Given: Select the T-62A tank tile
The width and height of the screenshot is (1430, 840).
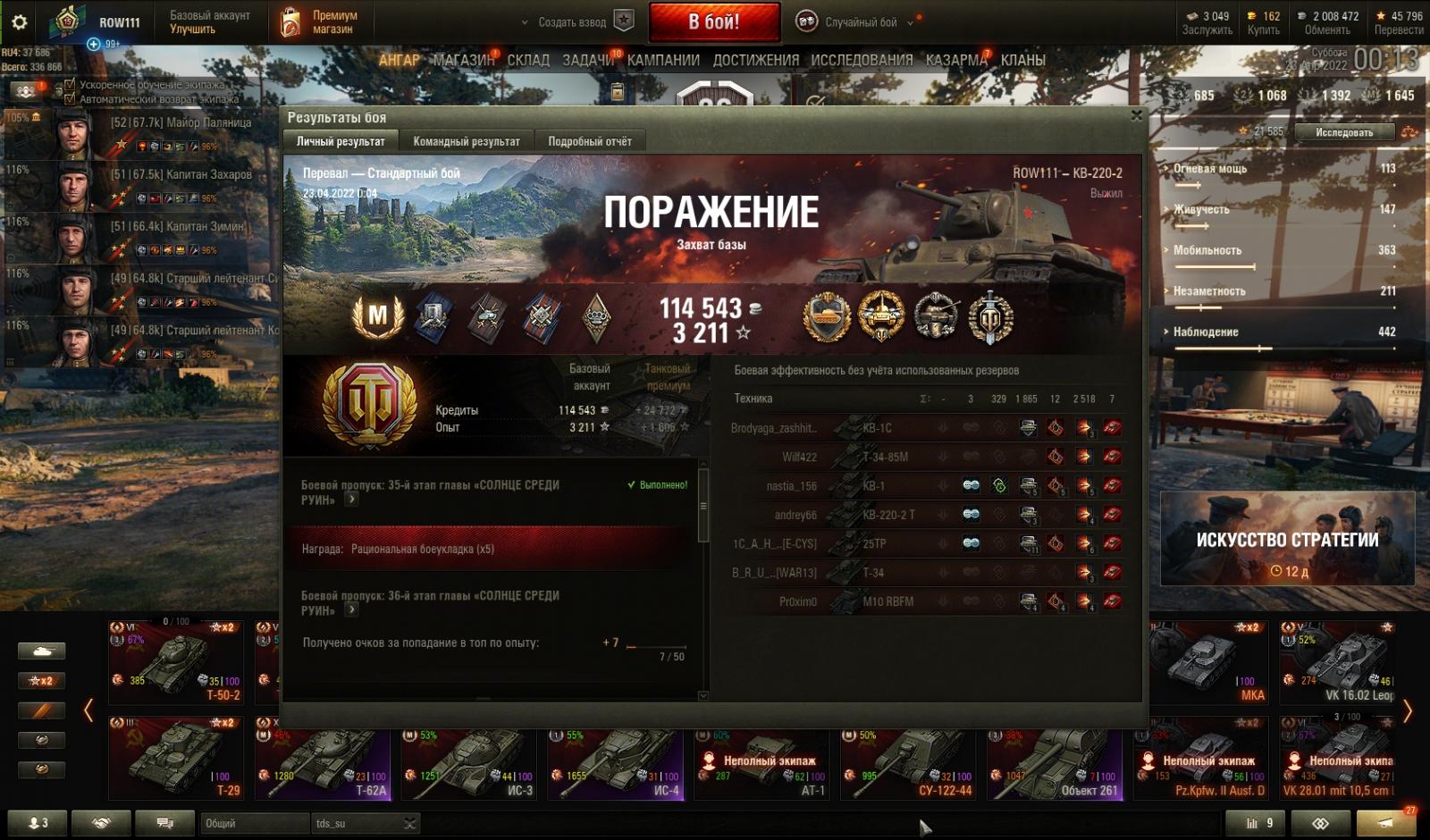Looking at the screenshot, I should 324,764.
